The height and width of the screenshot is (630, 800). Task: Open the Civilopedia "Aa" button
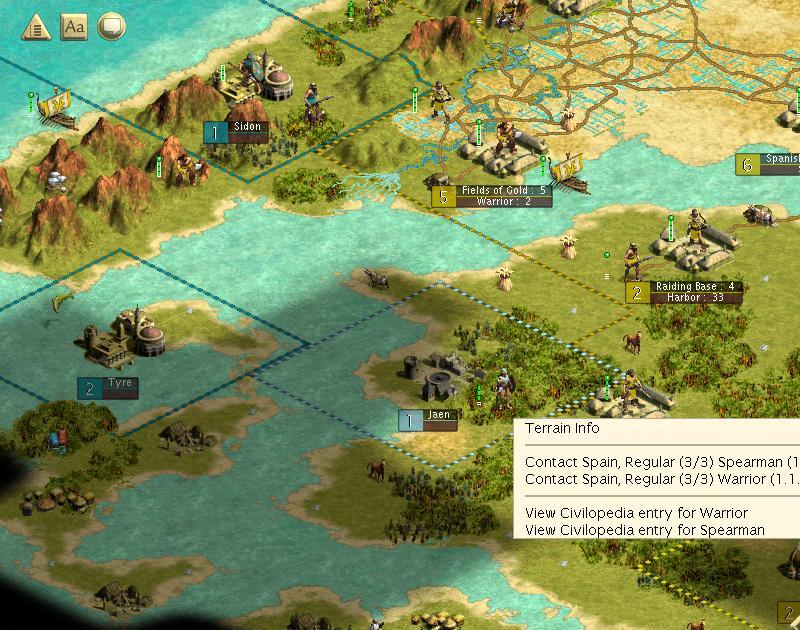(74, 26)
